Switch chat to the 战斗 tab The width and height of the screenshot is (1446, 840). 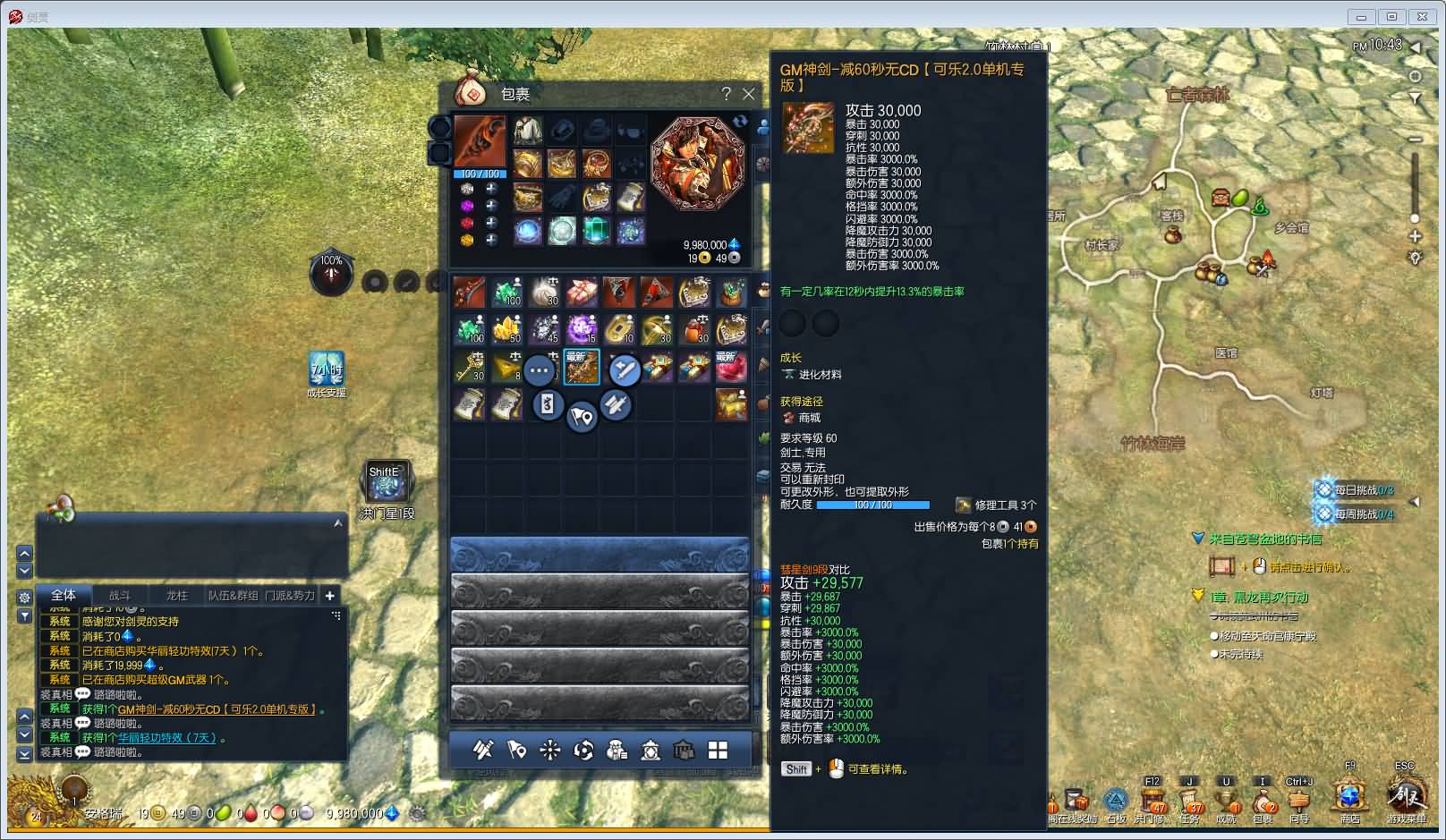pos(120,596)
